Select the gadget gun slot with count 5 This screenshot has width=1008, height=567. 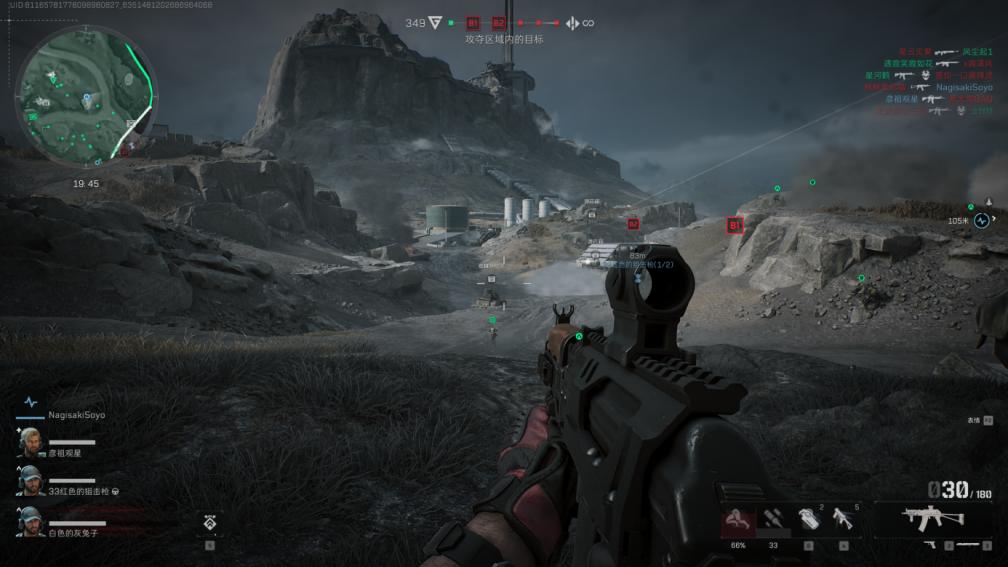pyautogui.click(x=843, y=520)
